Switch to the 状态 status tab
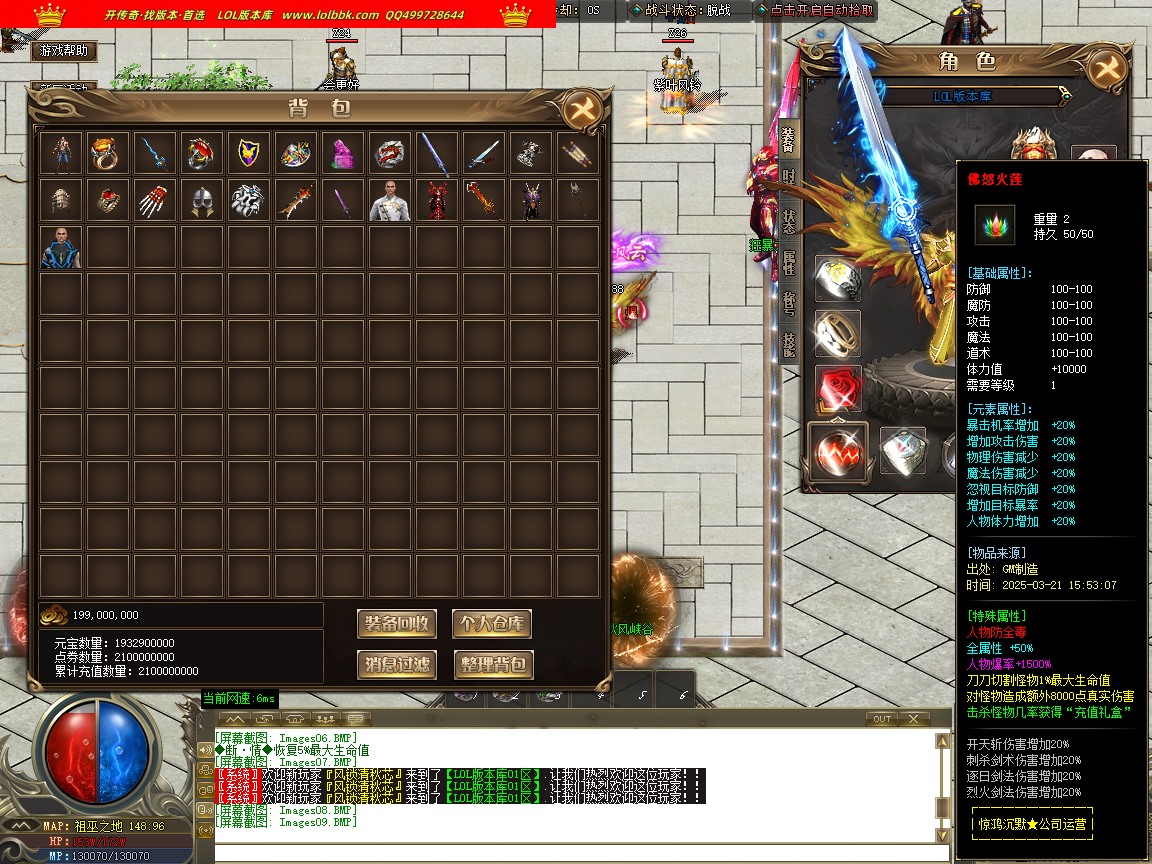 tap(788, 220)
